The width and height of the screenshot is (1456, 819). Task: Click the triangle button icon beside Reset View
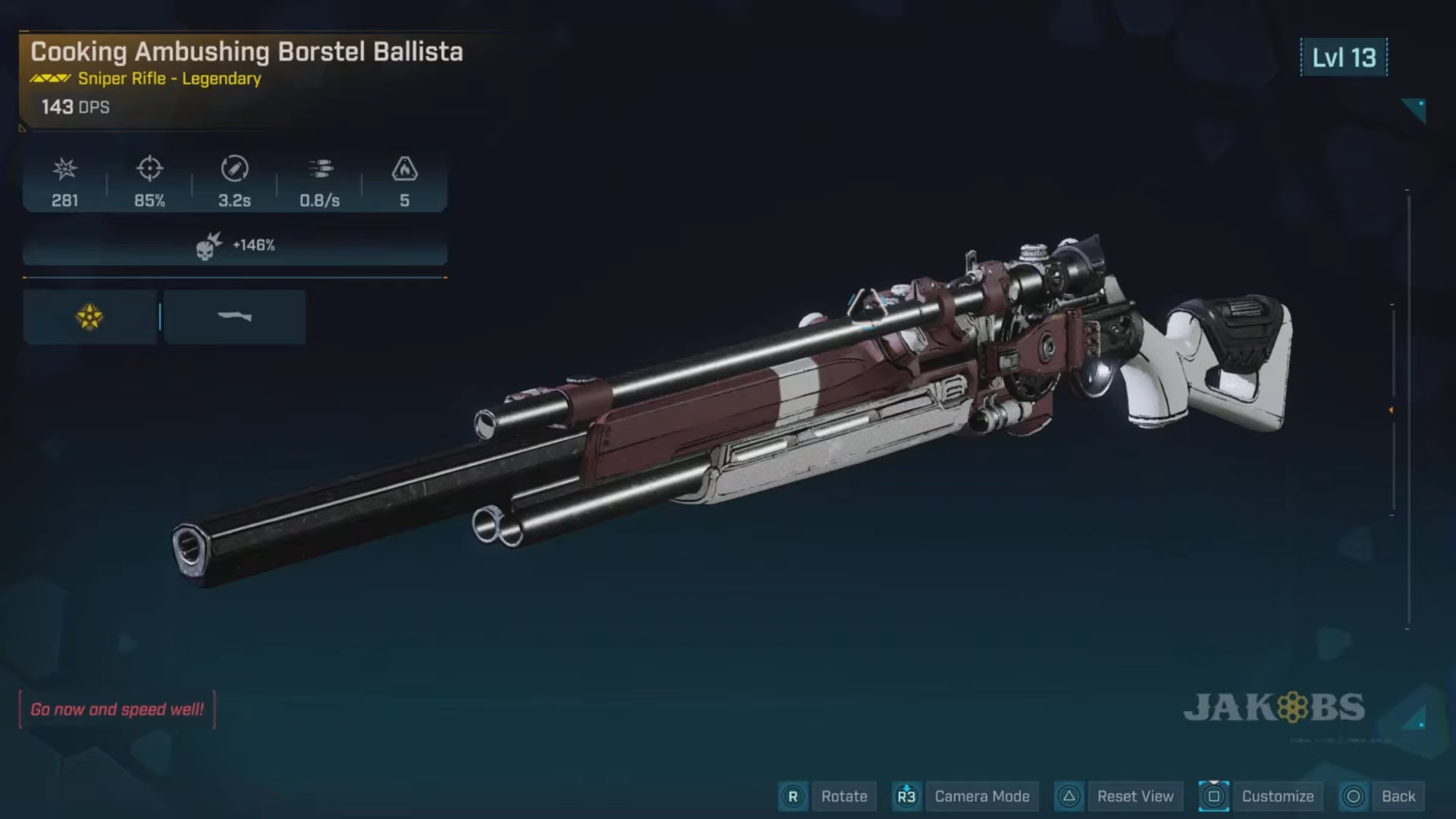[x=1069, y=796]
